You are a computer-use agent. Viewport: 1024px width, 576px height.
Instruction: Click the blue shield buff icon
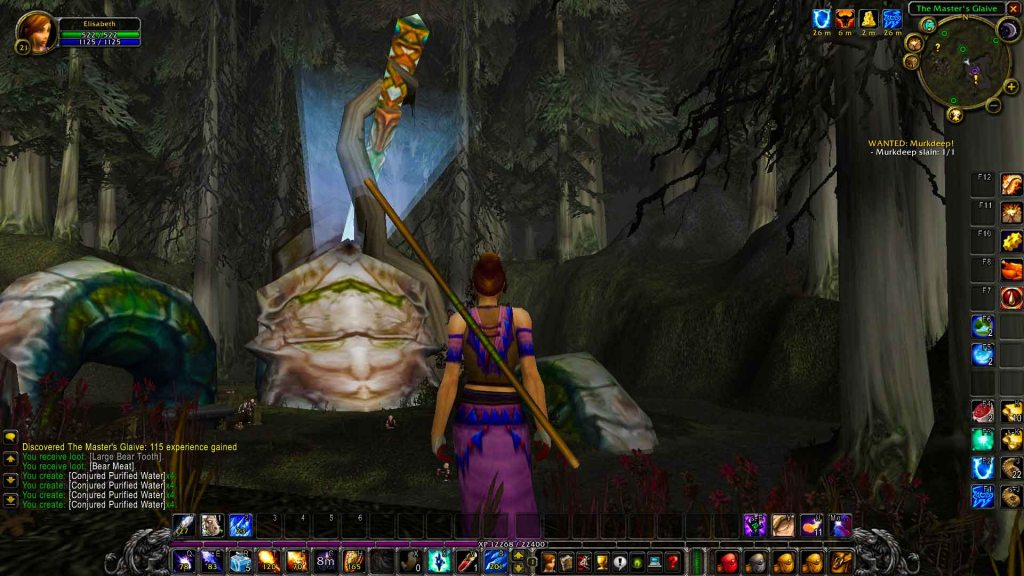(822, 18)
